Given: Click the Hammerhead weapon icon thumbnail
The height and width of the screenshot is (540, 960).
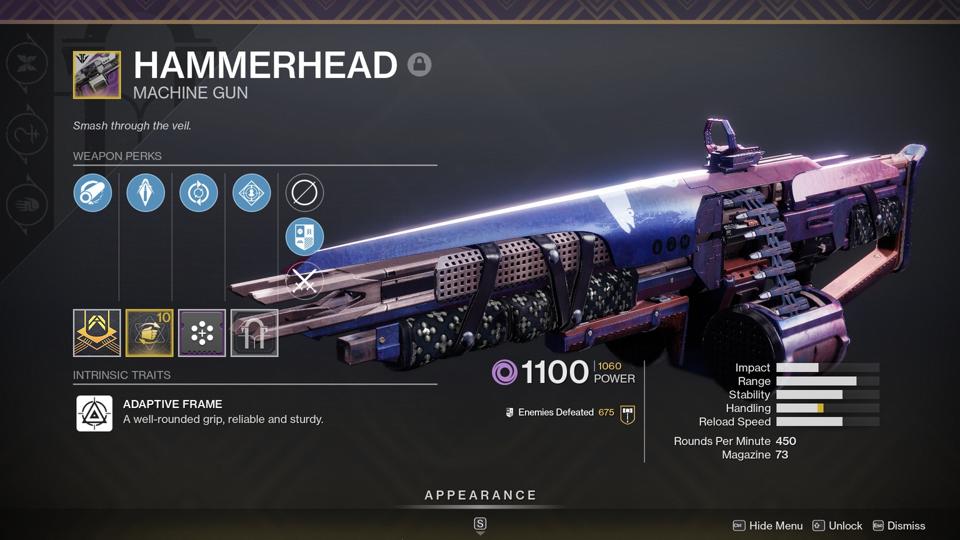Looking at the screenshot, I should click(x=96, y=76).
